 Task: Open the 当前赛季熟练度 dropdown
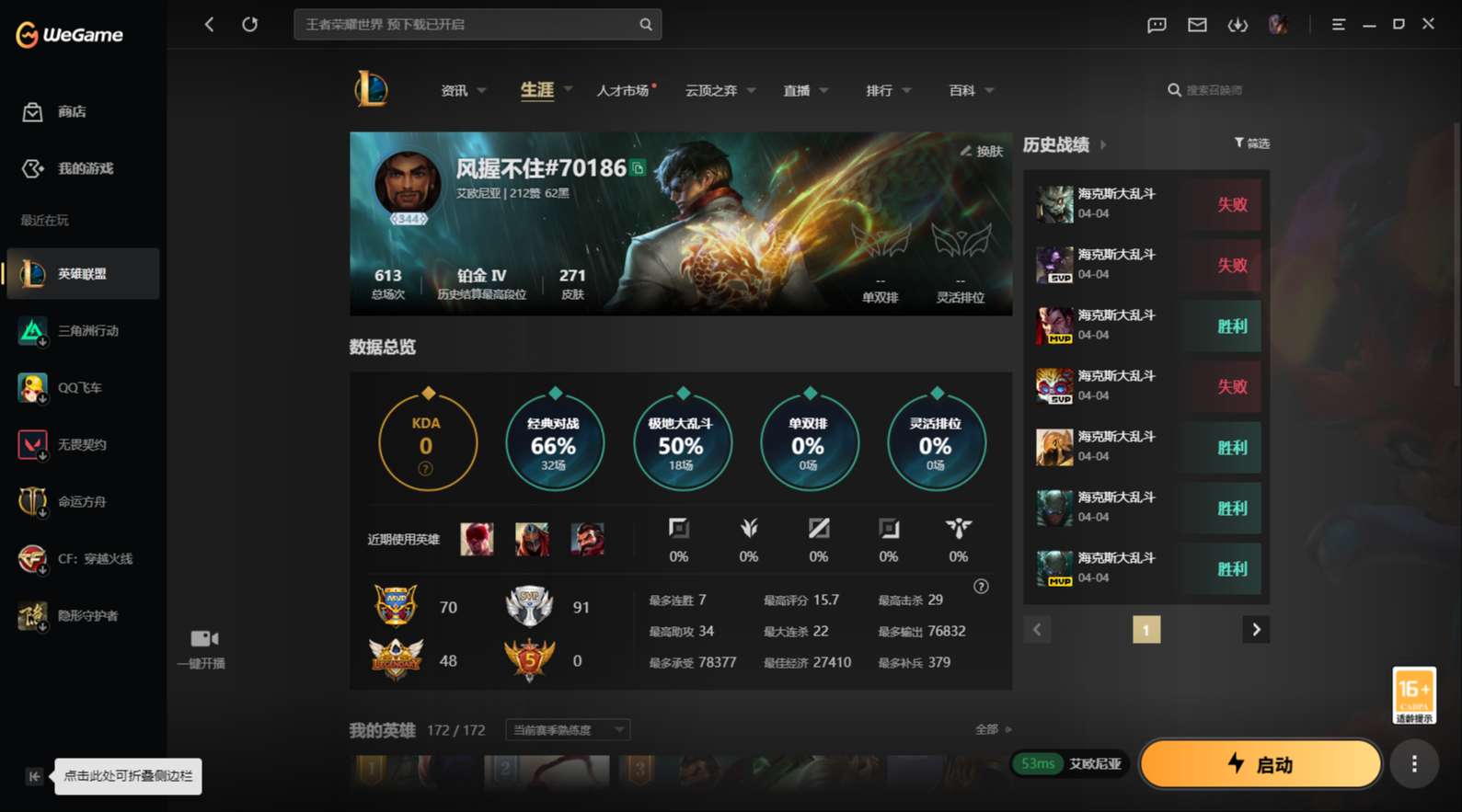[567, 729]
